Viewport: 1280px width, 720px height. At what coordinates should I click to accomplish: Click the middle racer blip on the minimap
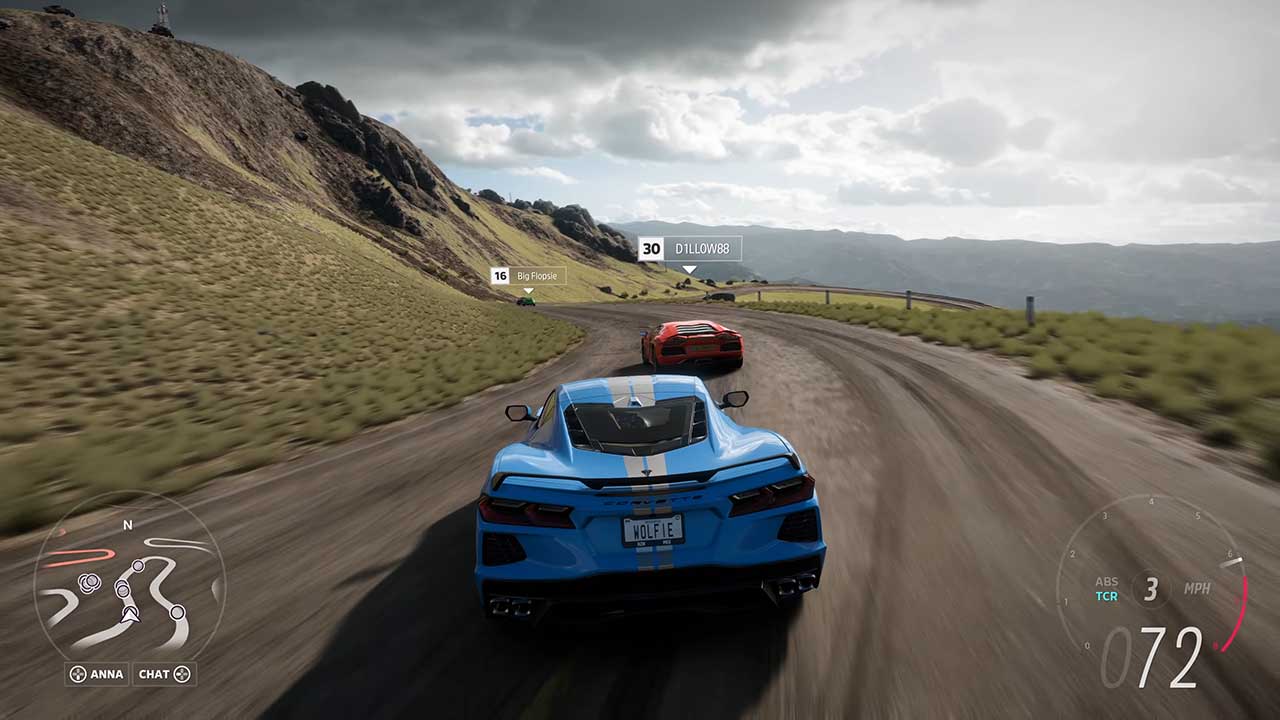tap(123, 589)
